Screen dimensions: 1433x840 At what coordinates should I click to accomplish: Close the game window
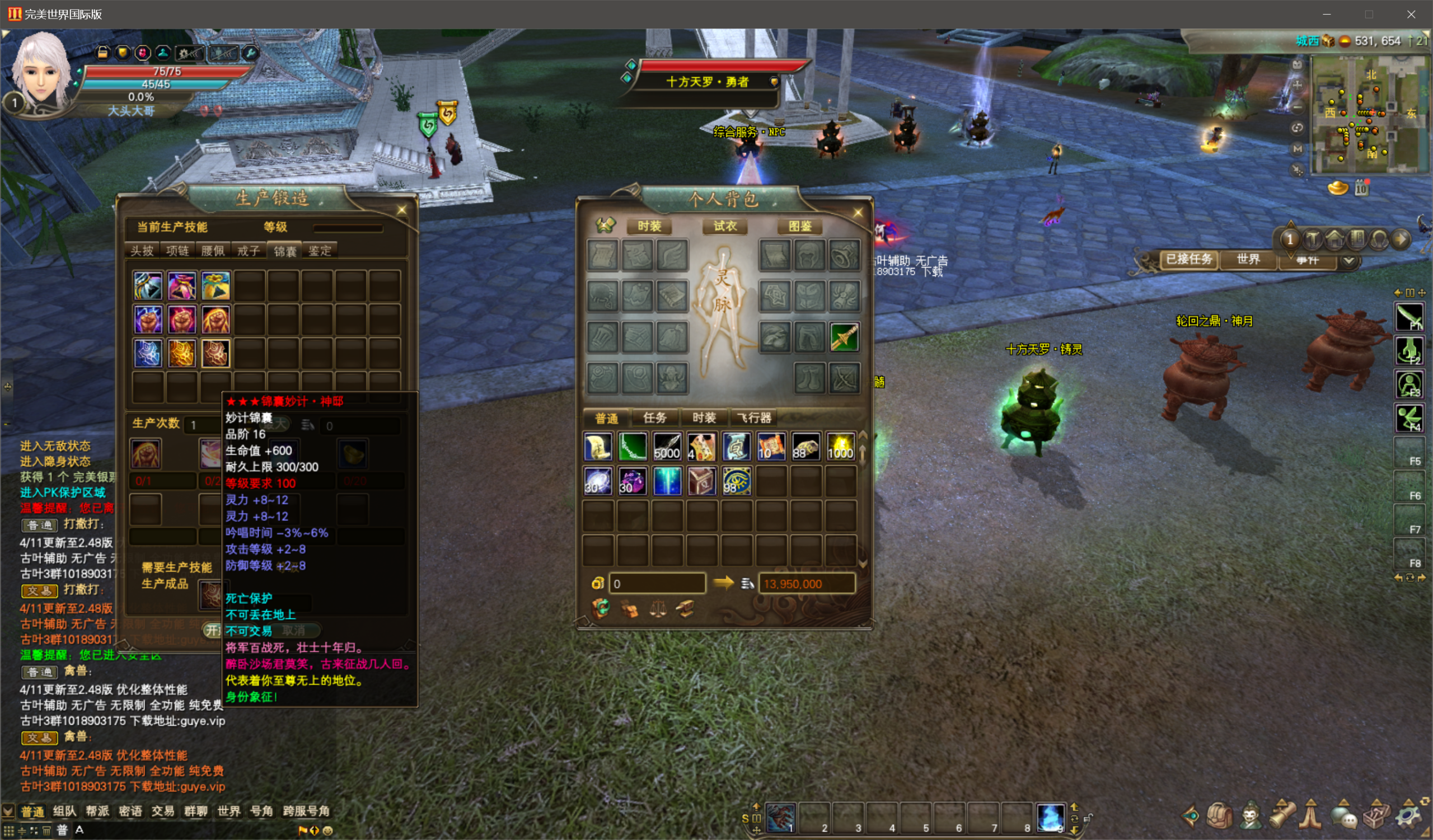point(1411,14)
